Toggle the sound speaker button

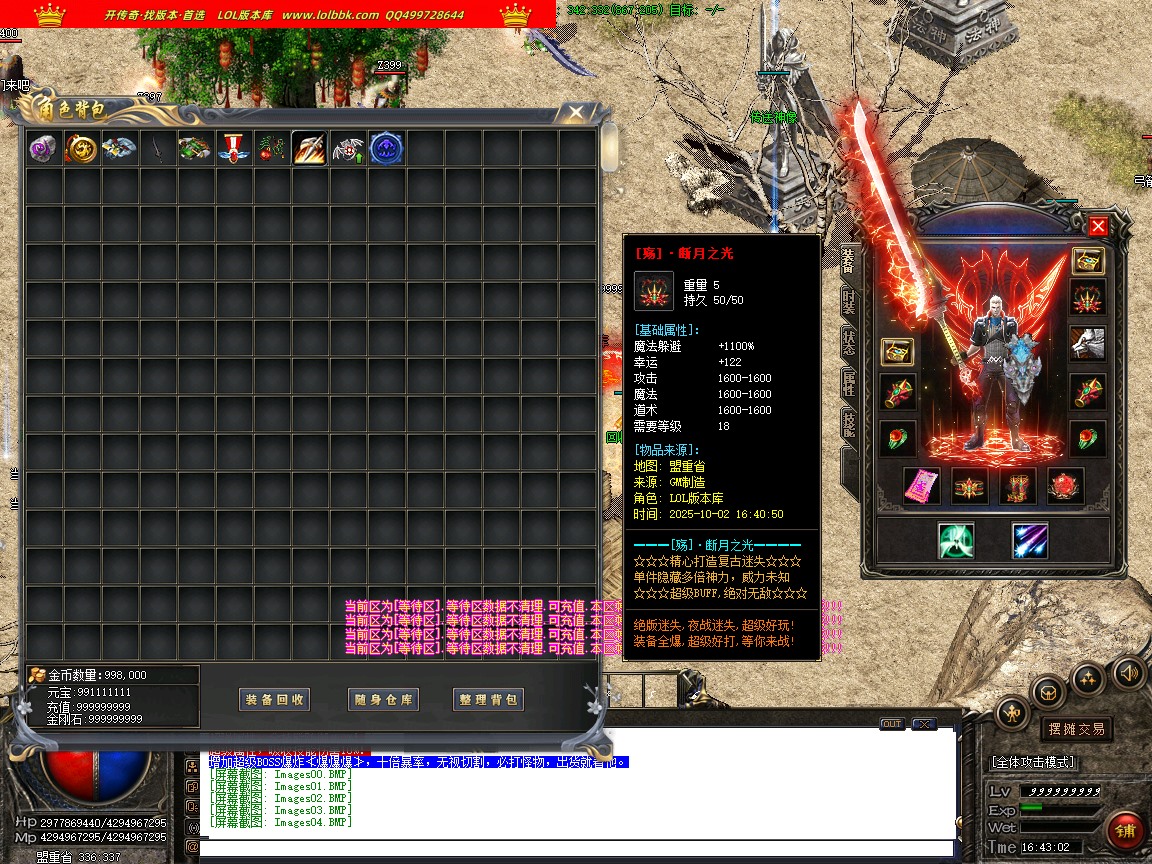coord(1129,671)
